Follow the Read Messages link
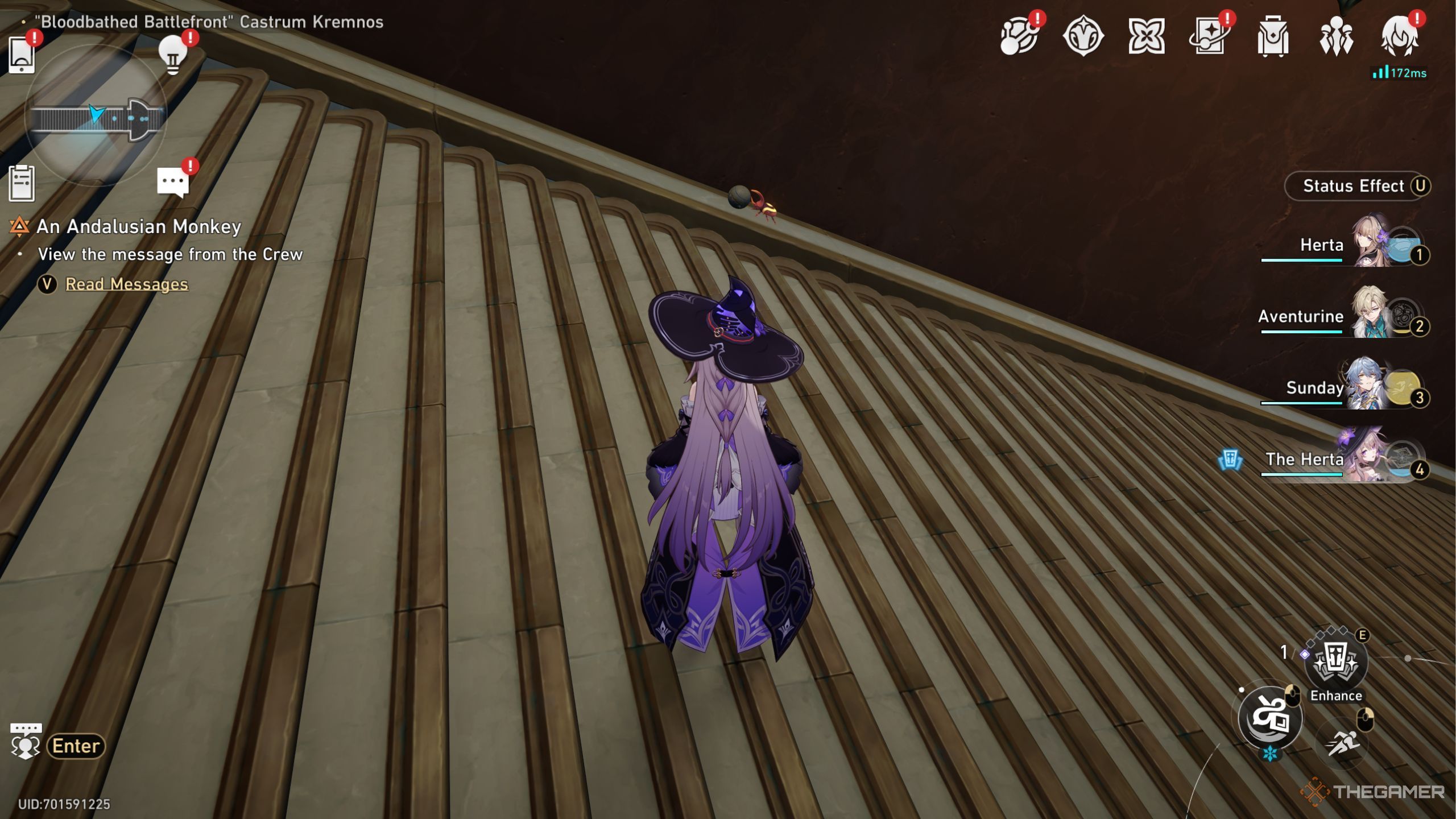The width and height of the screenshot is (1456, 819). (x=126, y=284)
